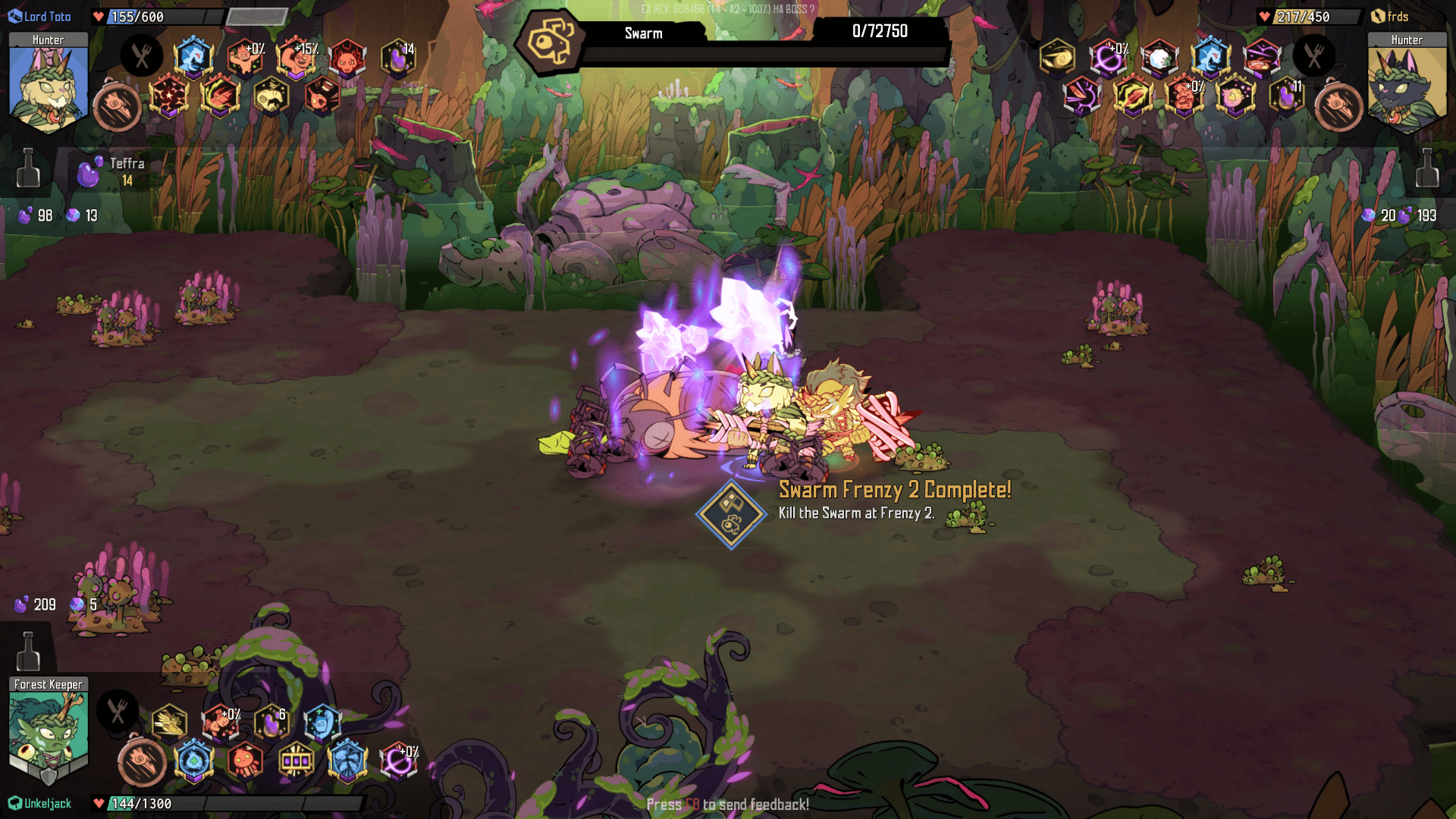This screenshot has height=819, width=1456.
Task: Select the winged boot speed buff icon
Action: [168, 722]
